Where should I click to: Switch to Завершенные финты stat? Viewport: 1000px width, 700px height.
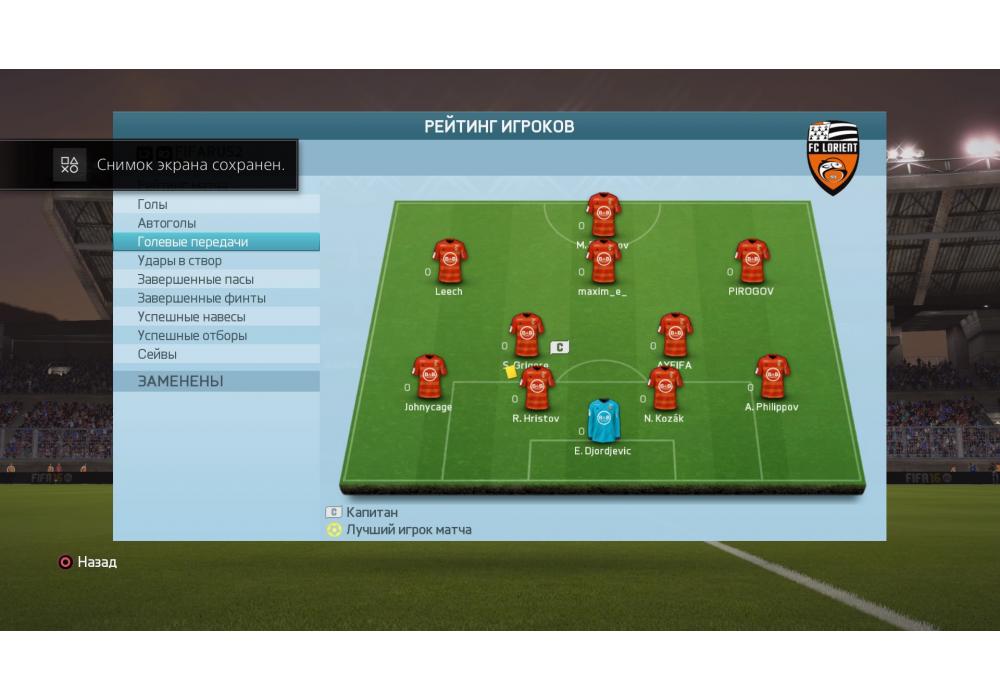point(216,298)
